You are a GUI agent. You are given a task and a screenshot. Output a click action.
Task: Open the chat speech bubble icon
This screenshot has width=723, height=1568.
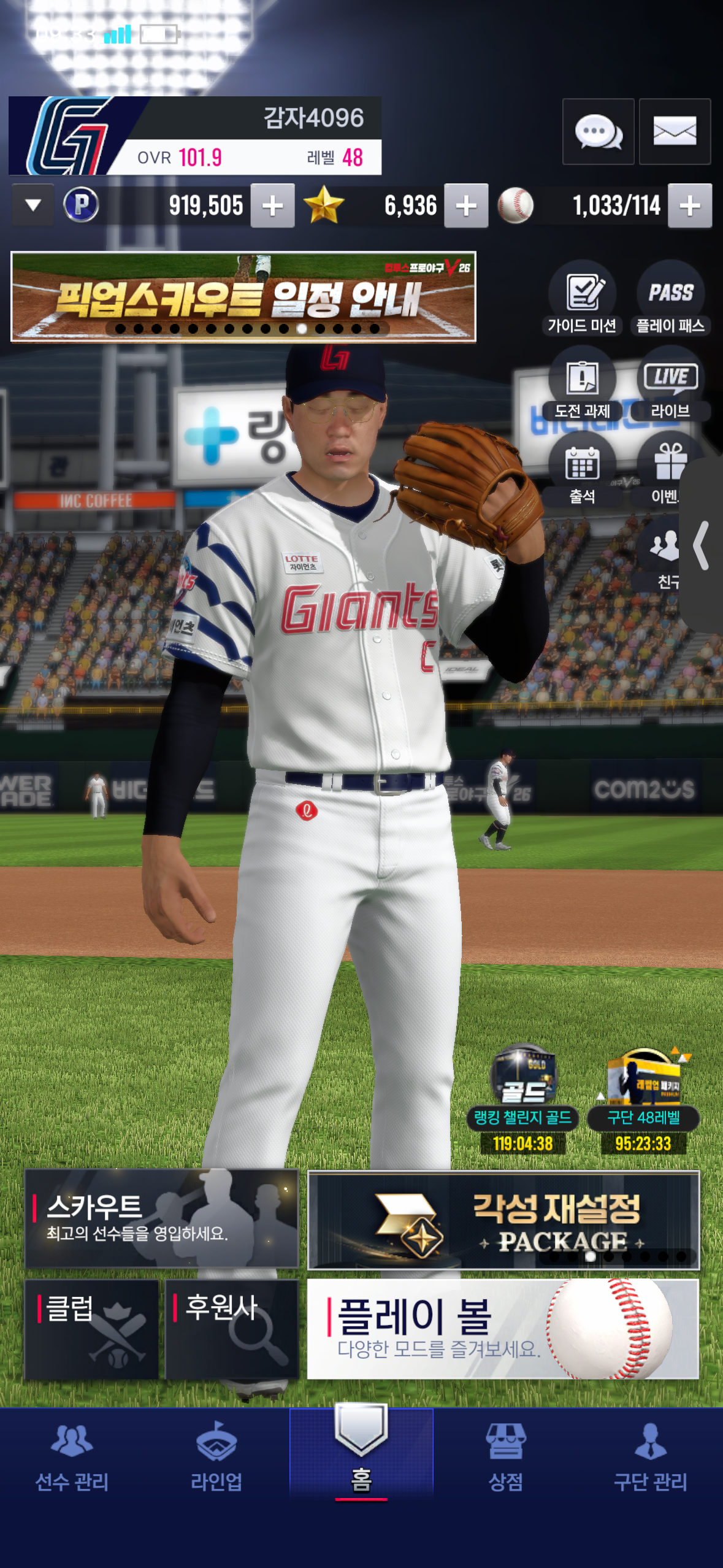click(x=598, y=131)
